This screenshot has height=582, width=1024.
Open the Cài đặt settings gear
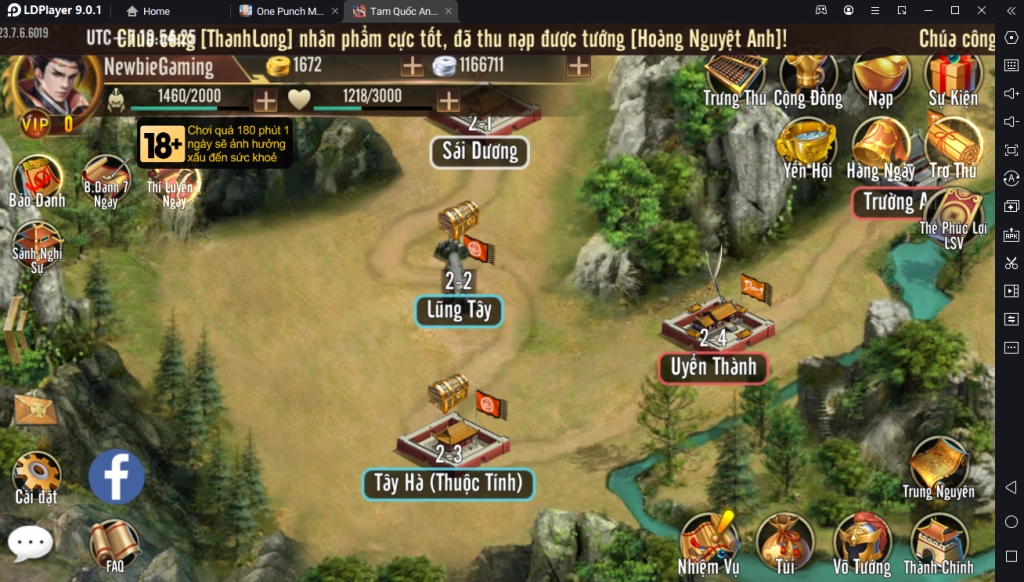pos(37,474)
